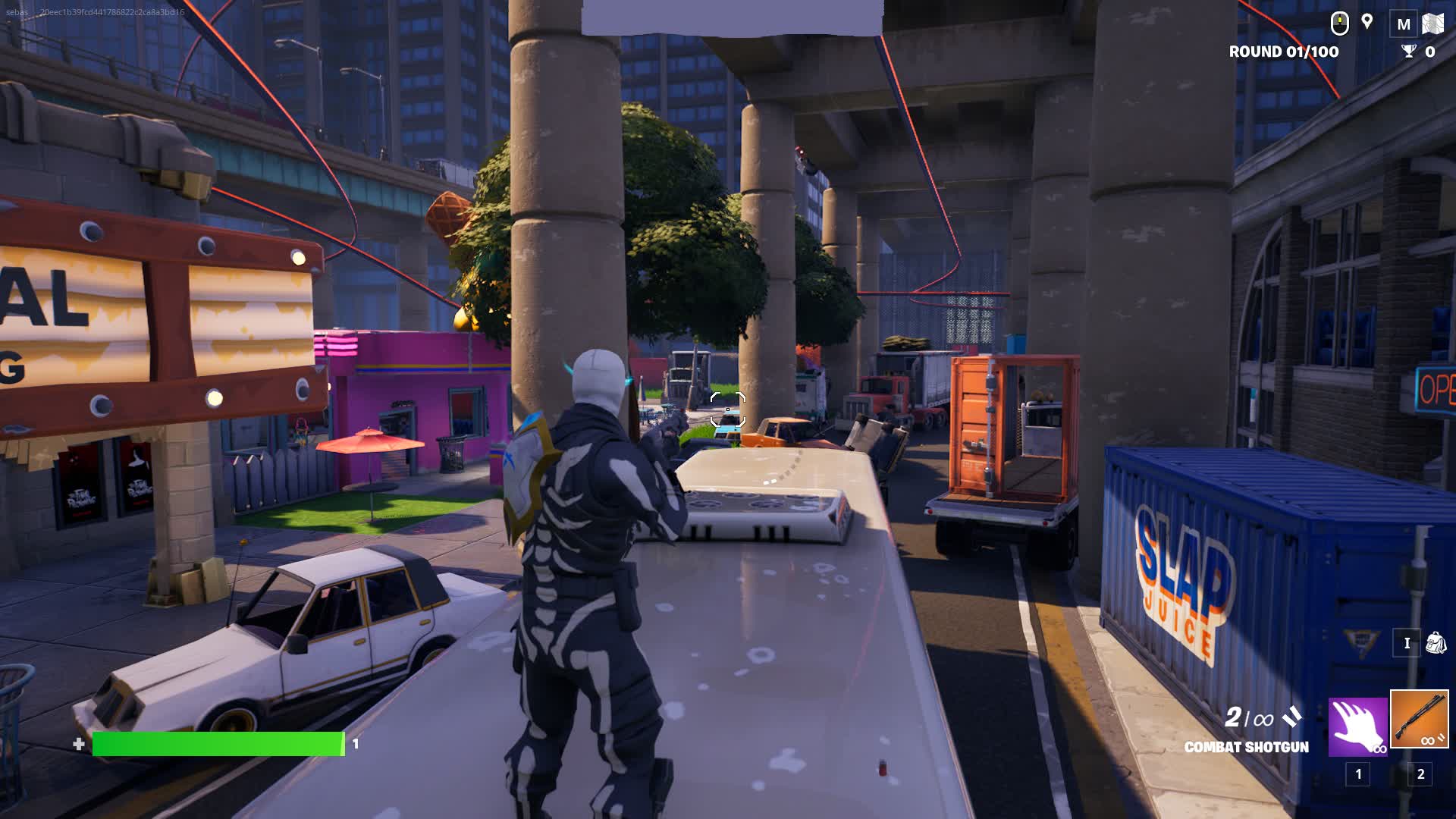Click the mouse button prompt icon
This screenshot has width=1456, height=819.
pos(1339,23)
